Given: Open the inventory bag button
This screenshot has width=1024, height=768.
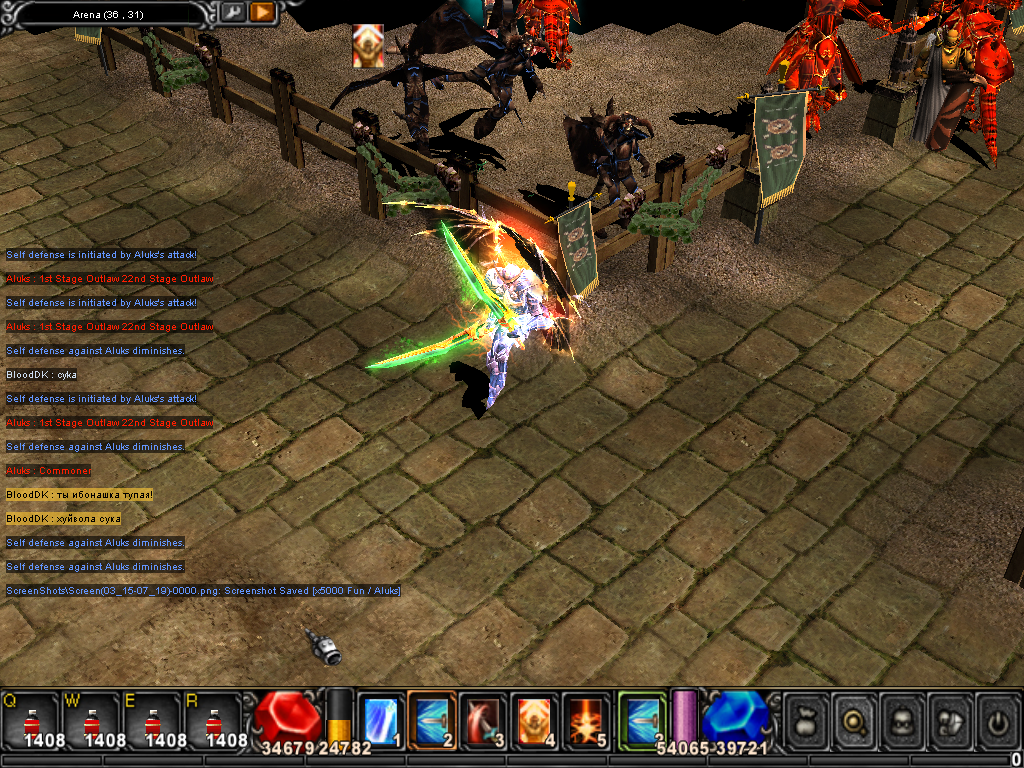Looking at the screenshot, I should tap(807, 718).
